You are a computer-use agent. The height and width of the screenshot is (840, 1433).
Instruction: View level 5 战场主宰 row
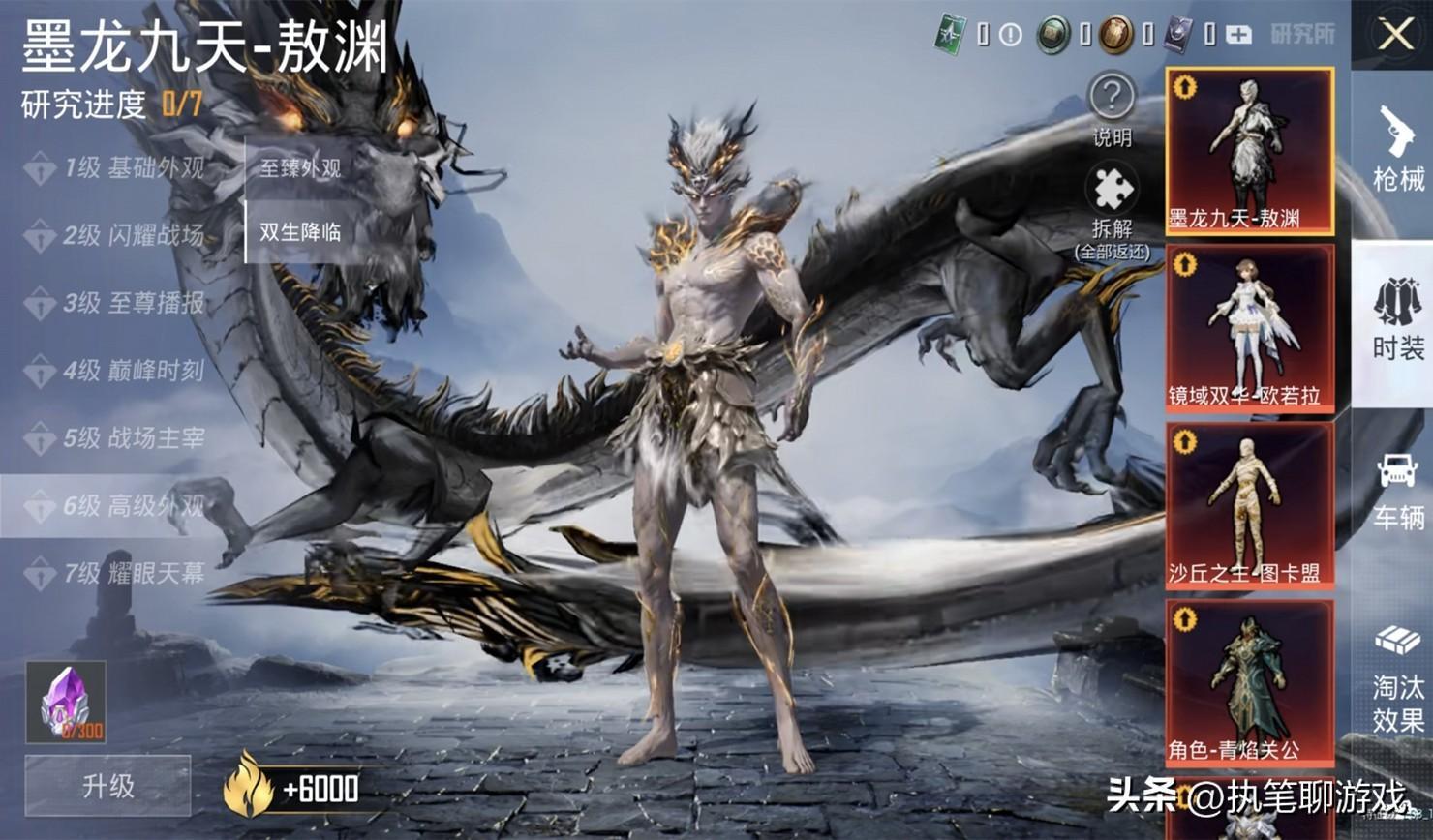121,438
